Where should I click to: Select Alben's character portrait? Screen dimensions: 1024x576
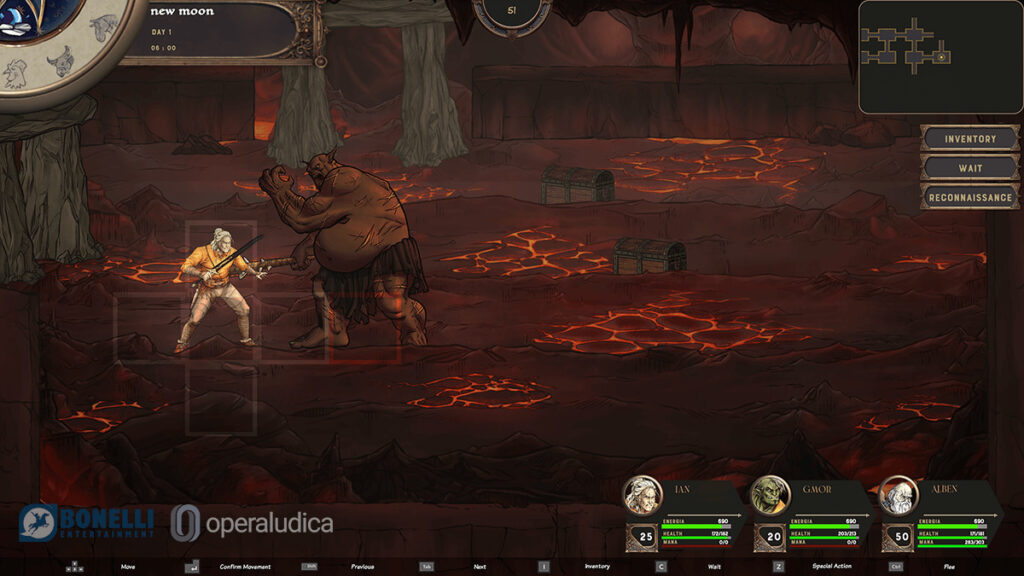pos(897,495)
